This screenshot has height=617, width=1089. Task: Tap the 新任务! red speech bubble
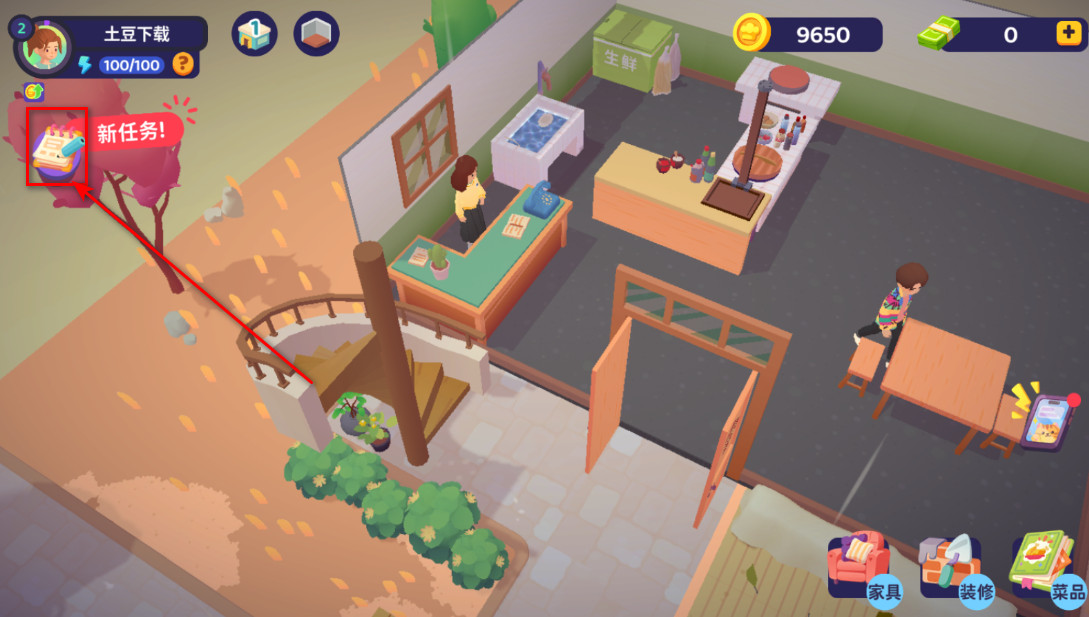coord(129,131)
